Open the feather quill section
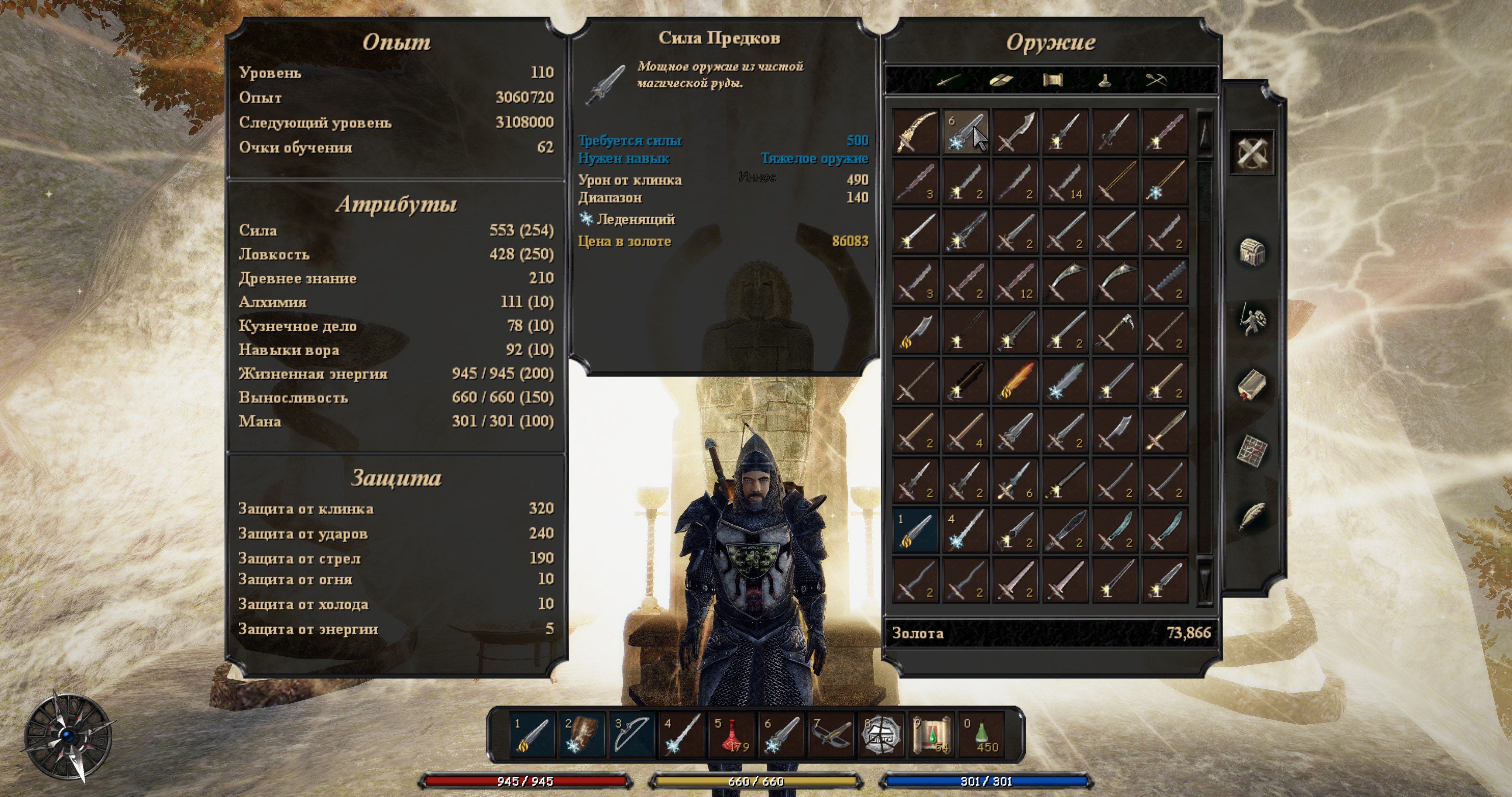The height and width of the screenshot is (797, 1512). 1251,517
